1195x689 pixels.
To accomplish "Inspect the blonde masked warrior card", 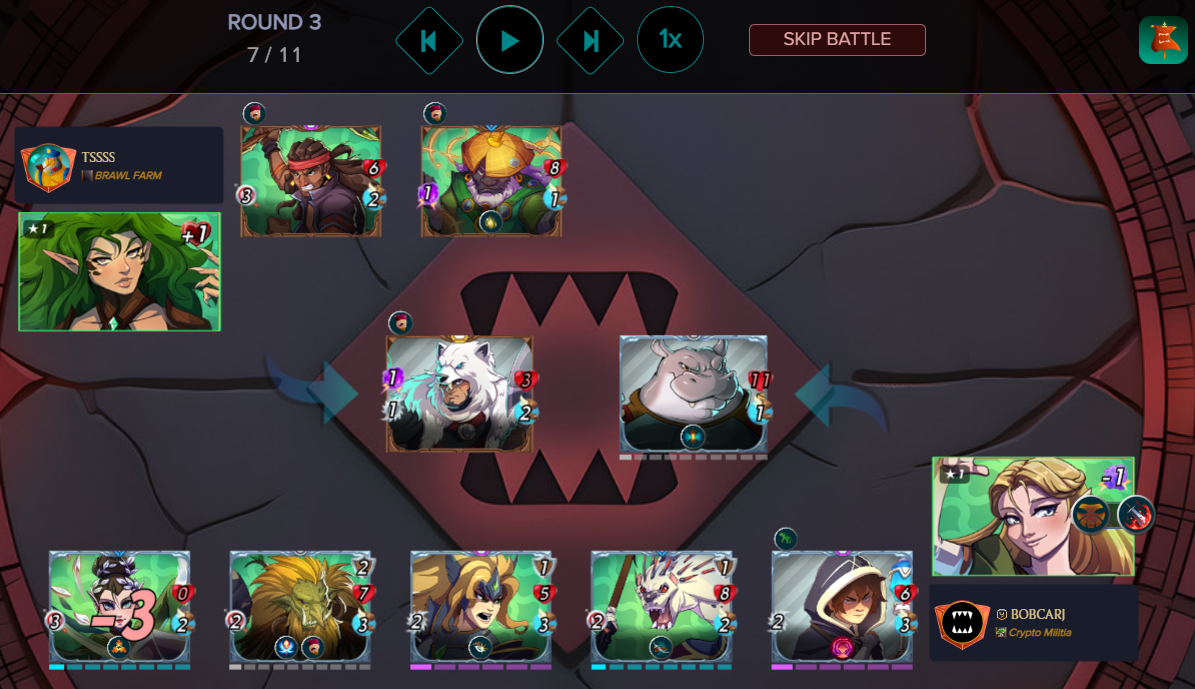I will [x=481, y=607].
